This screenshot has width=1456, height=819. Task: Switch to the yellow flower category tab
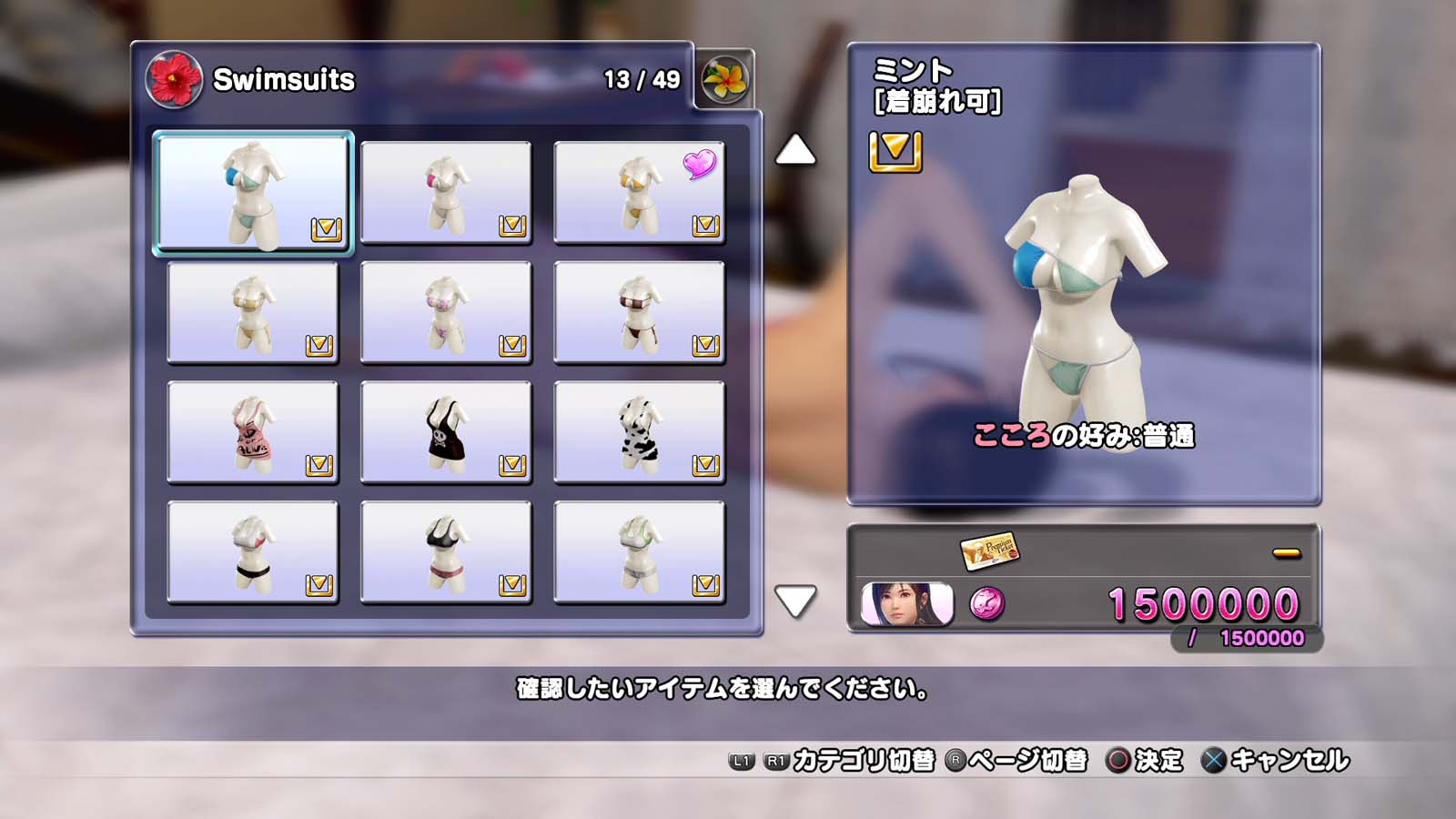click(724, 79)
